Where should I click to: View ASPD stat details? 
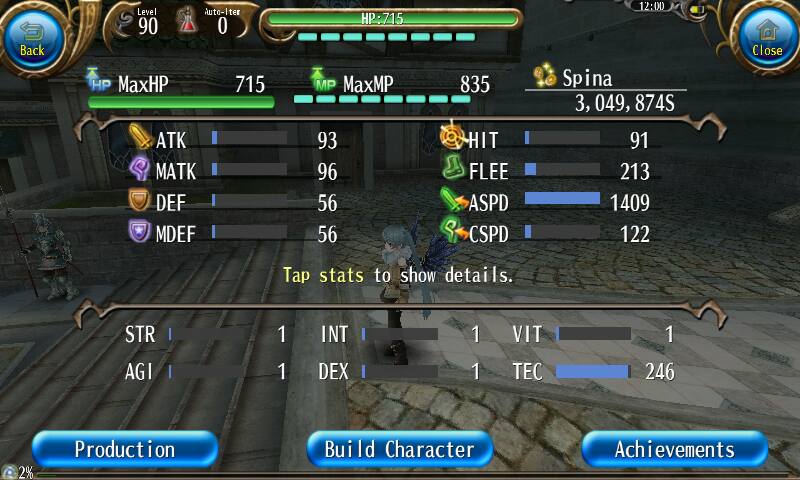(546, 203)
